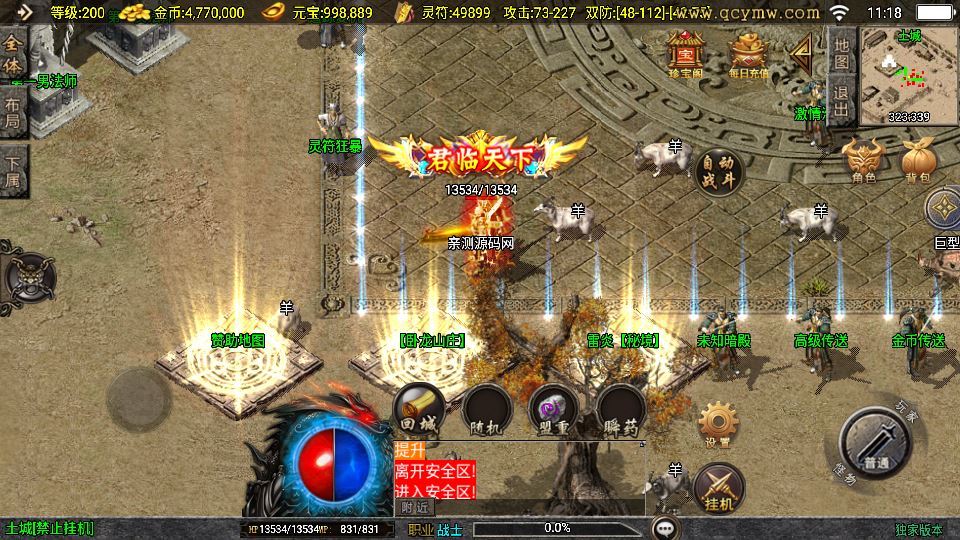This screenshot has height=540, width=960.
Task: Open the 背包 backpack
Action: (918, 160)
